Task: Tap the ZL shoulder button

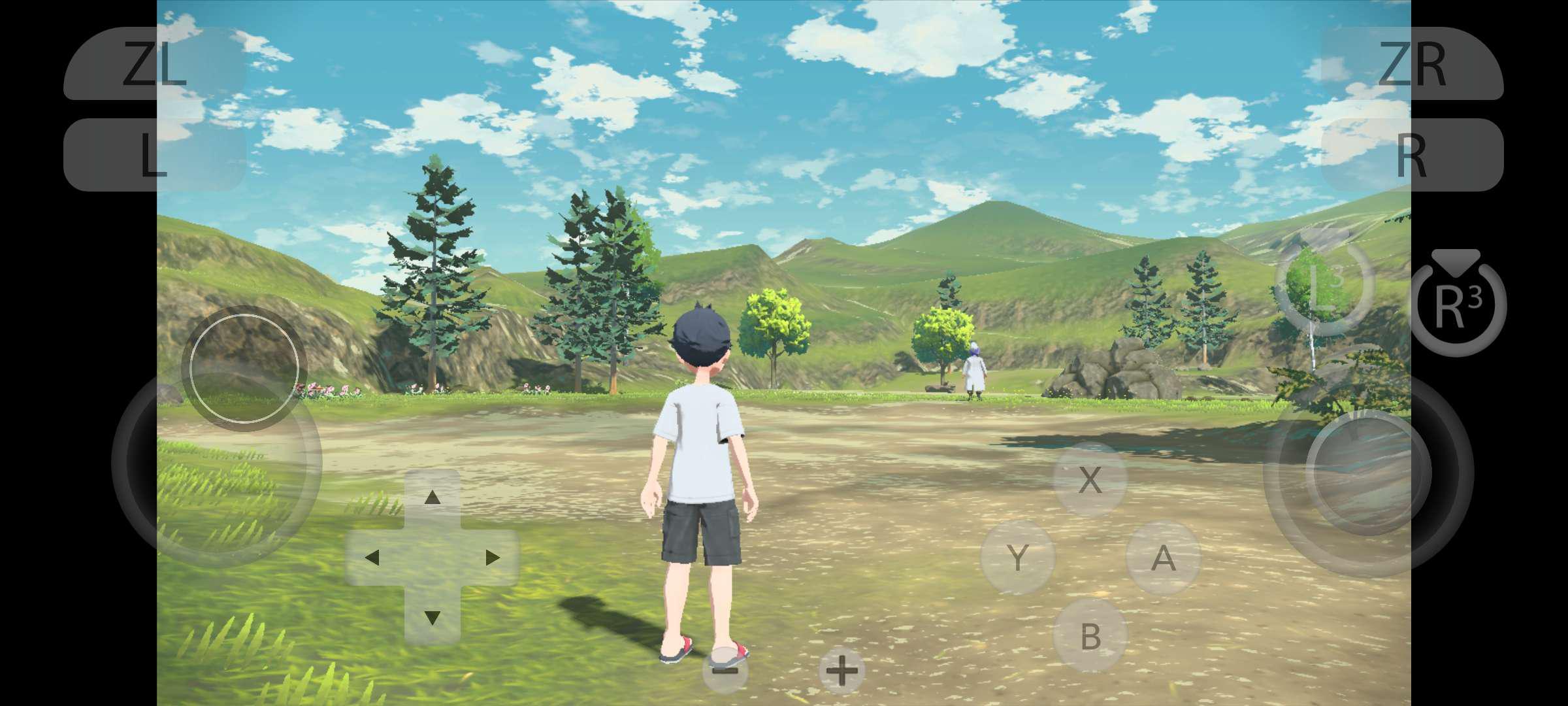Action: [155, 63]
